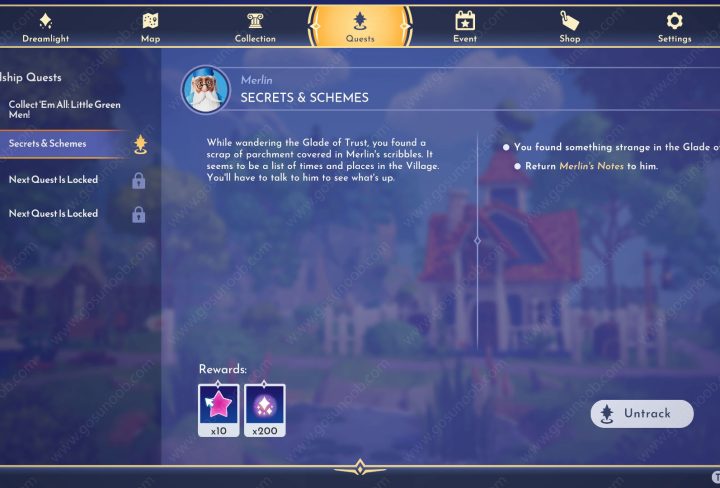The width and height of the screenshot is (720, 488).
Task: Click the x200 Dreamlight reward icon
Action: (x=265, y=404)
